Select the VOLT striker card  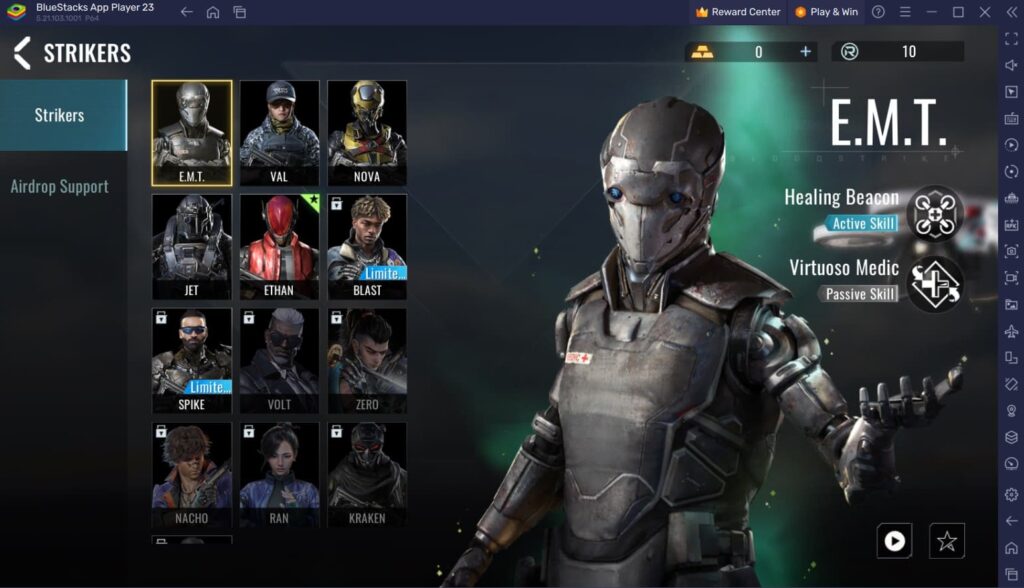coord(279,361)
